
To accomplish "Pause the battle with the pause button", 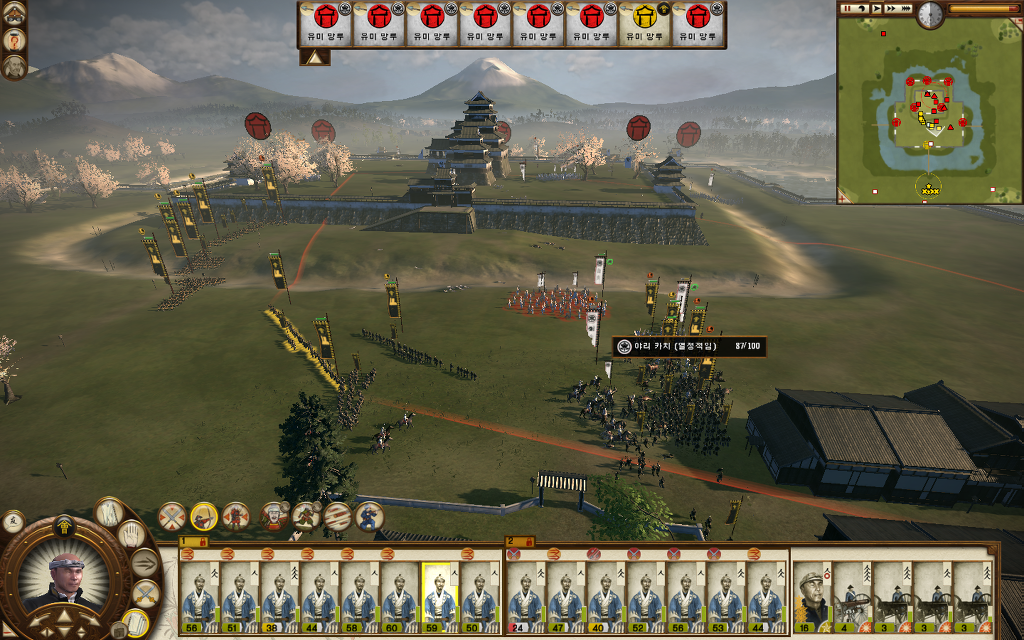I will (849, 9).
